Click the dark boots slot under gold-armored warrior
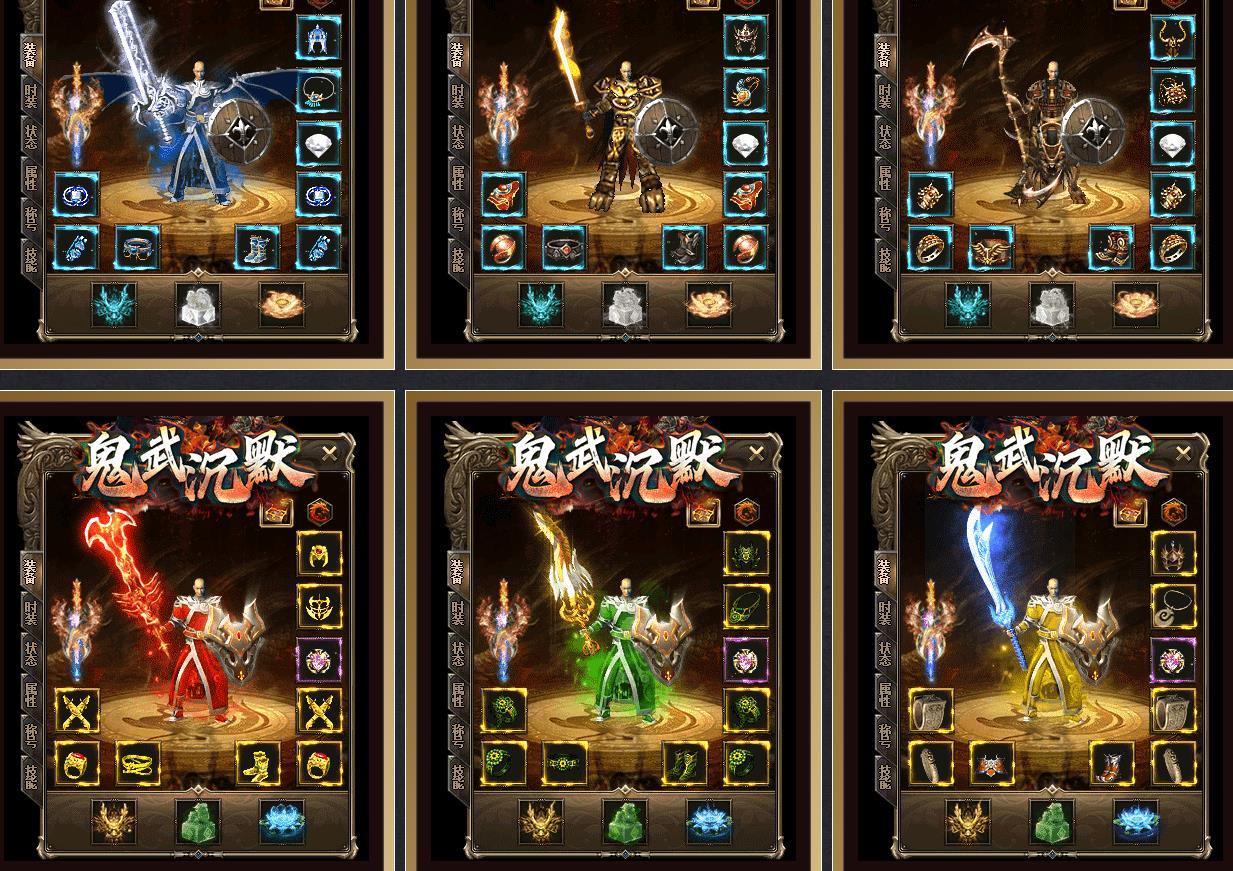Viewport: 1233px width, 871px height. [x=685, y=247]
